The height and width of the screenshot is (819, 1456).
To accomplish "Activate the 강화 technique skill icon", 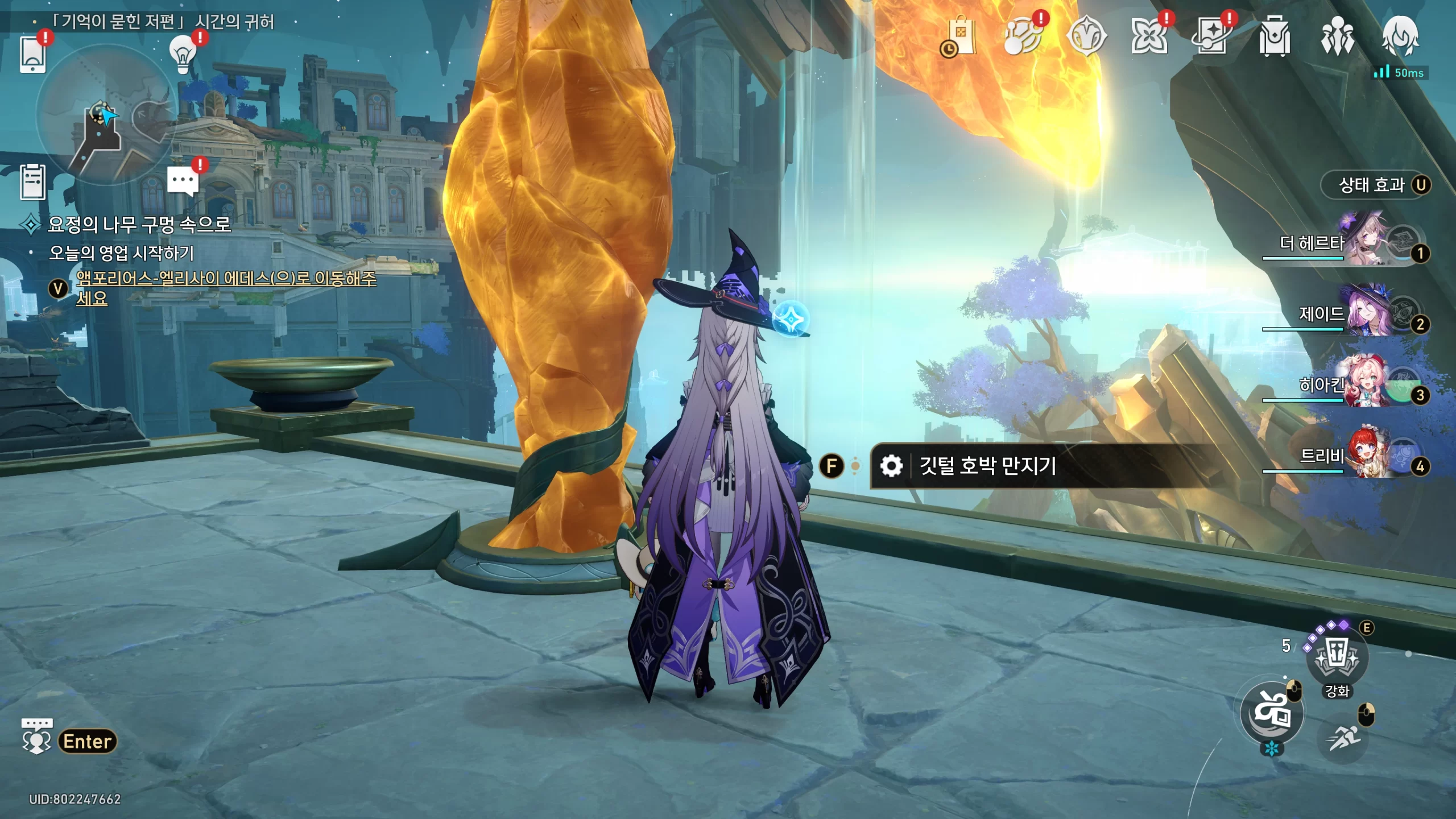I will [x=1337, y=657].
